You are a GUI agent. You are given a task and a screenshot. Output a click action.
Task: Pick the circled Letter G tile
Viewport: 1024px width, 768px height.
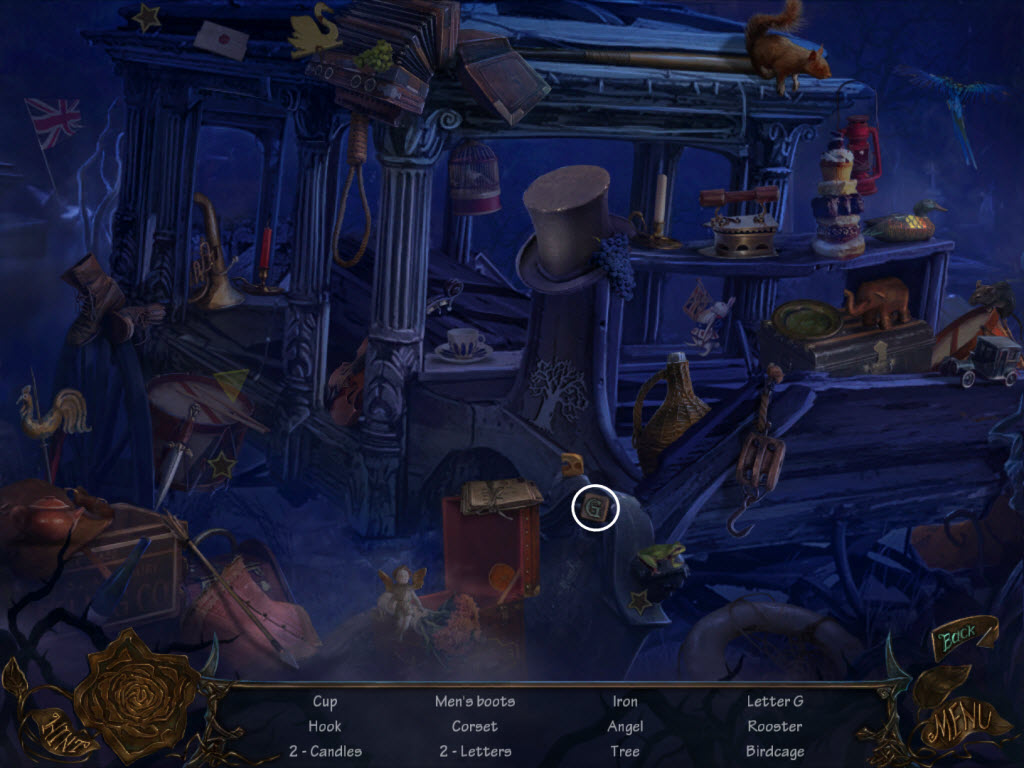tap(596, 509)
